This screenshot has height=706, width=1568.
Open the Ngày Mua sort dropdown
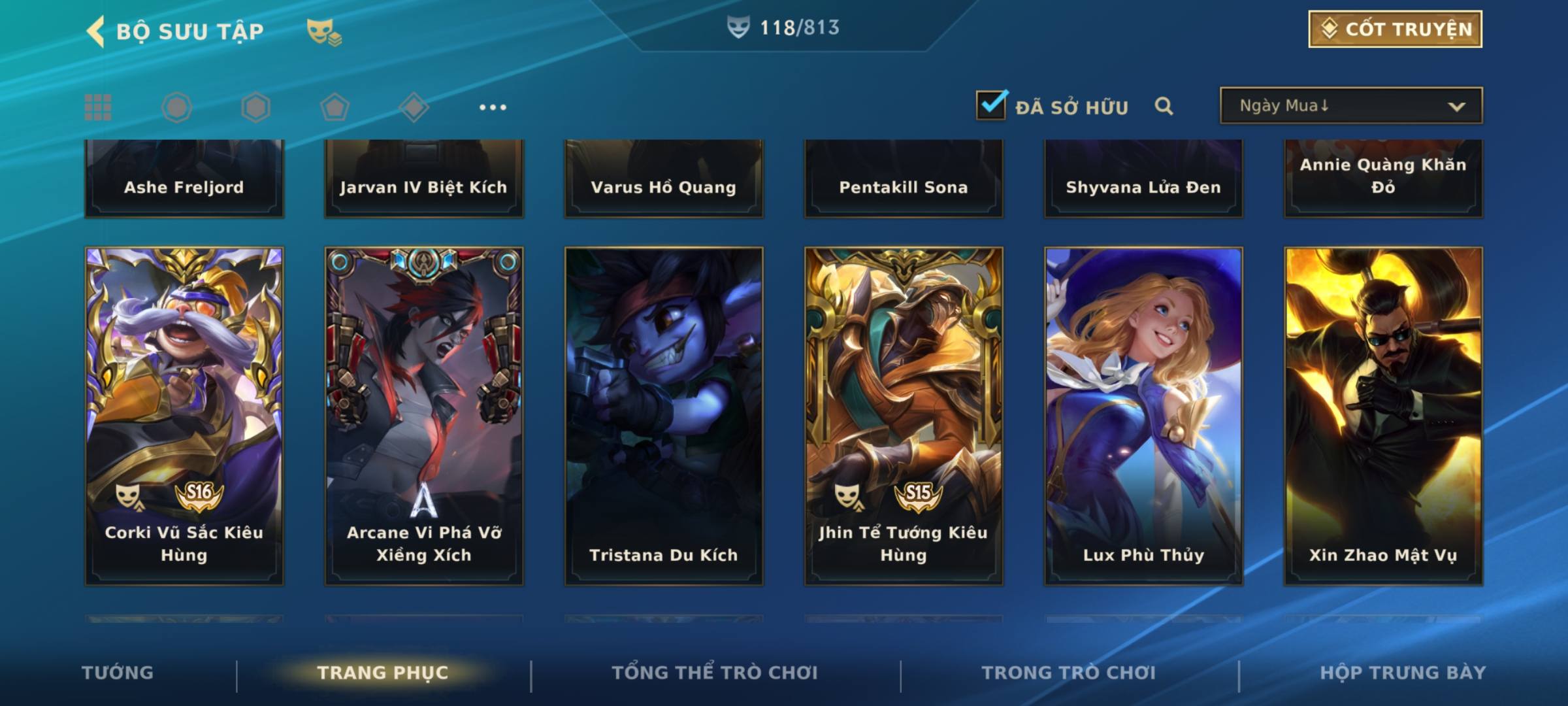click(1350, 106)
